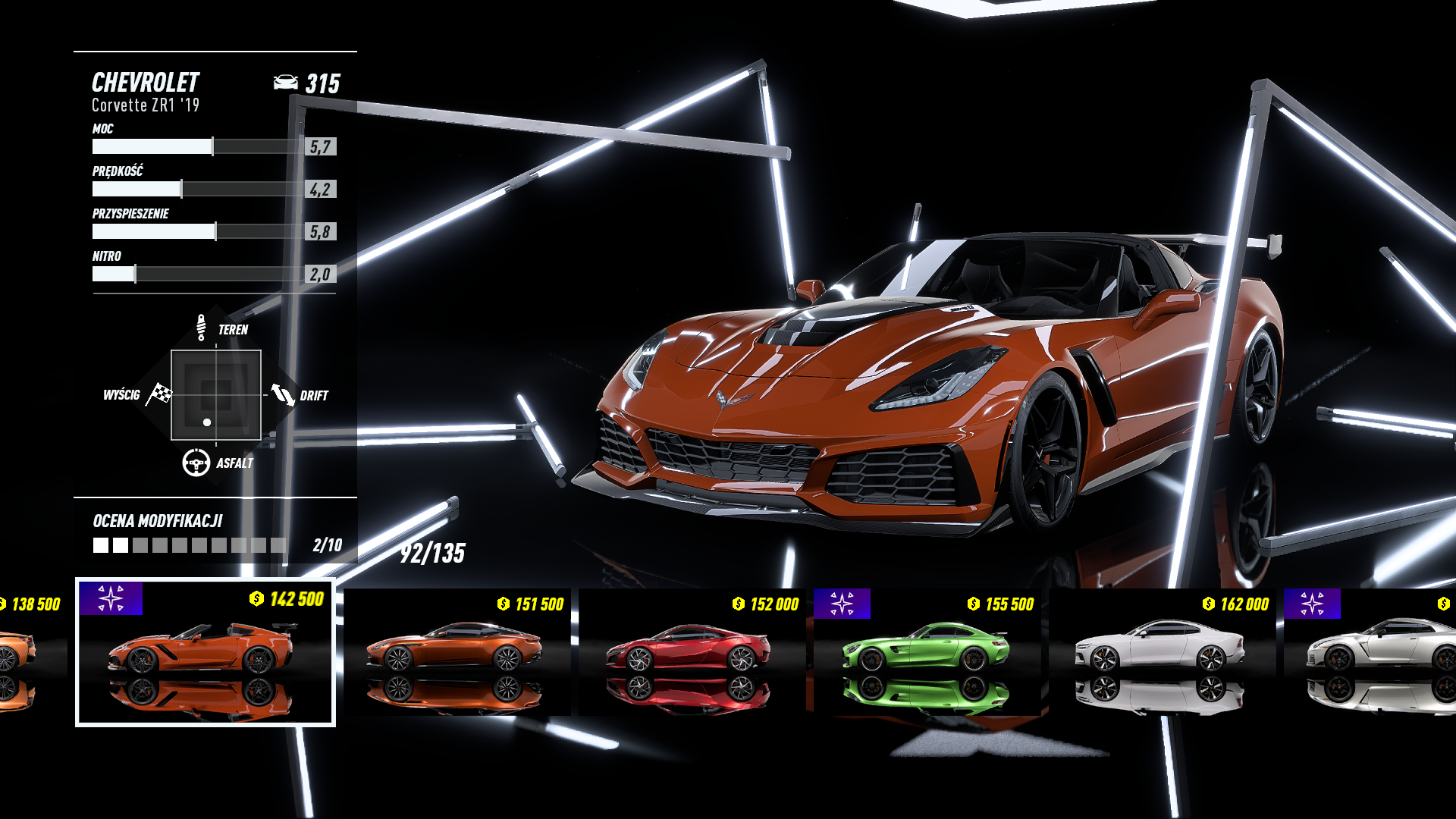Viewport: 1456px width, 819px height.
Task: Pick the silver Nissan GT-R thumbnail
Action: click(1374, 652)
